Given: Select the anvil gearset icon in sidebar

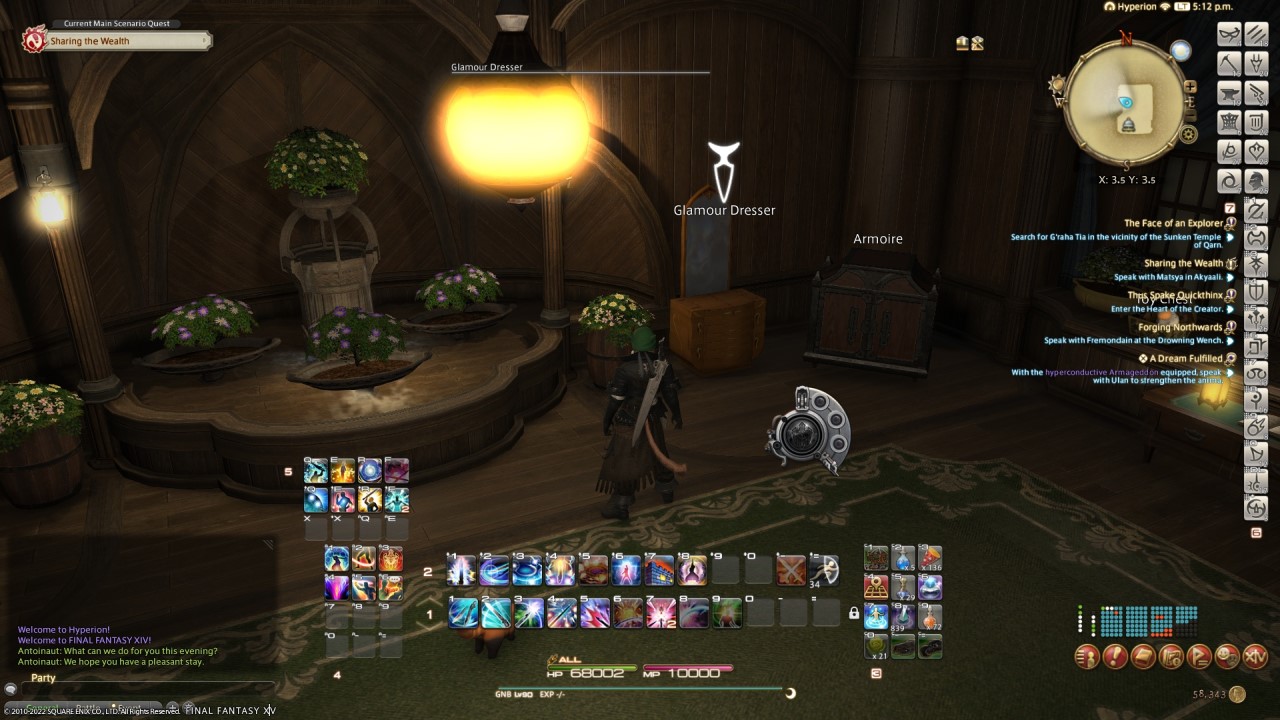Looking at the screenshot, I should [1227, 94].
